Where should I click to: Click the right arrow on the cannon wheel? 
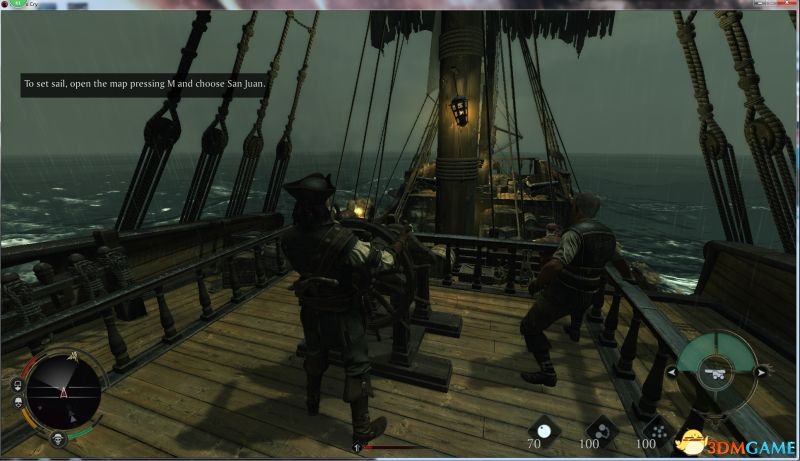click(762, 372)
